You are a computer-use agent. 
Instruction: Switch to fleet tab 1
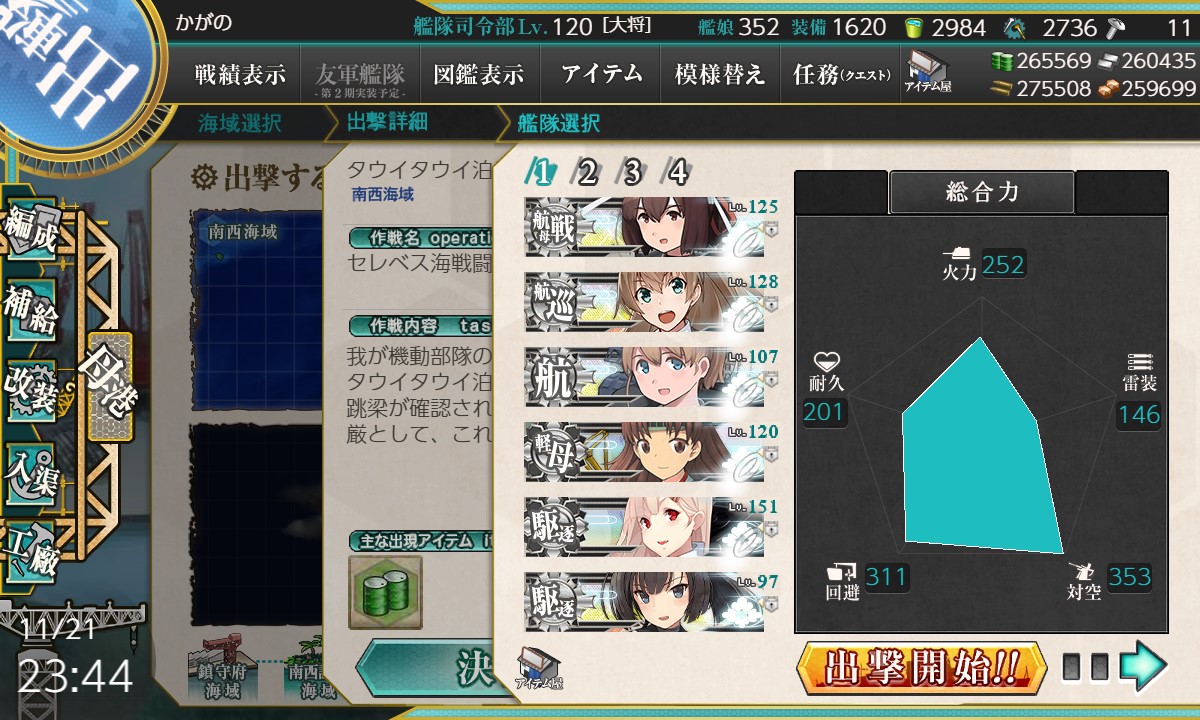(541, 173)
